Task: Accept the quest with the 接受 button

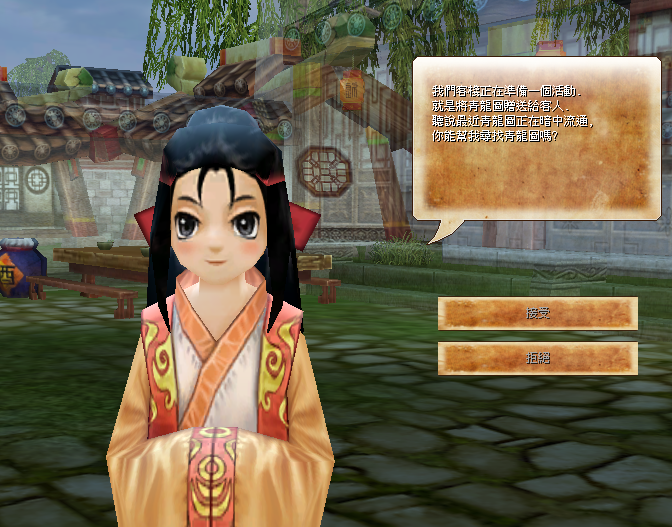Action: (x=538, y=313)
